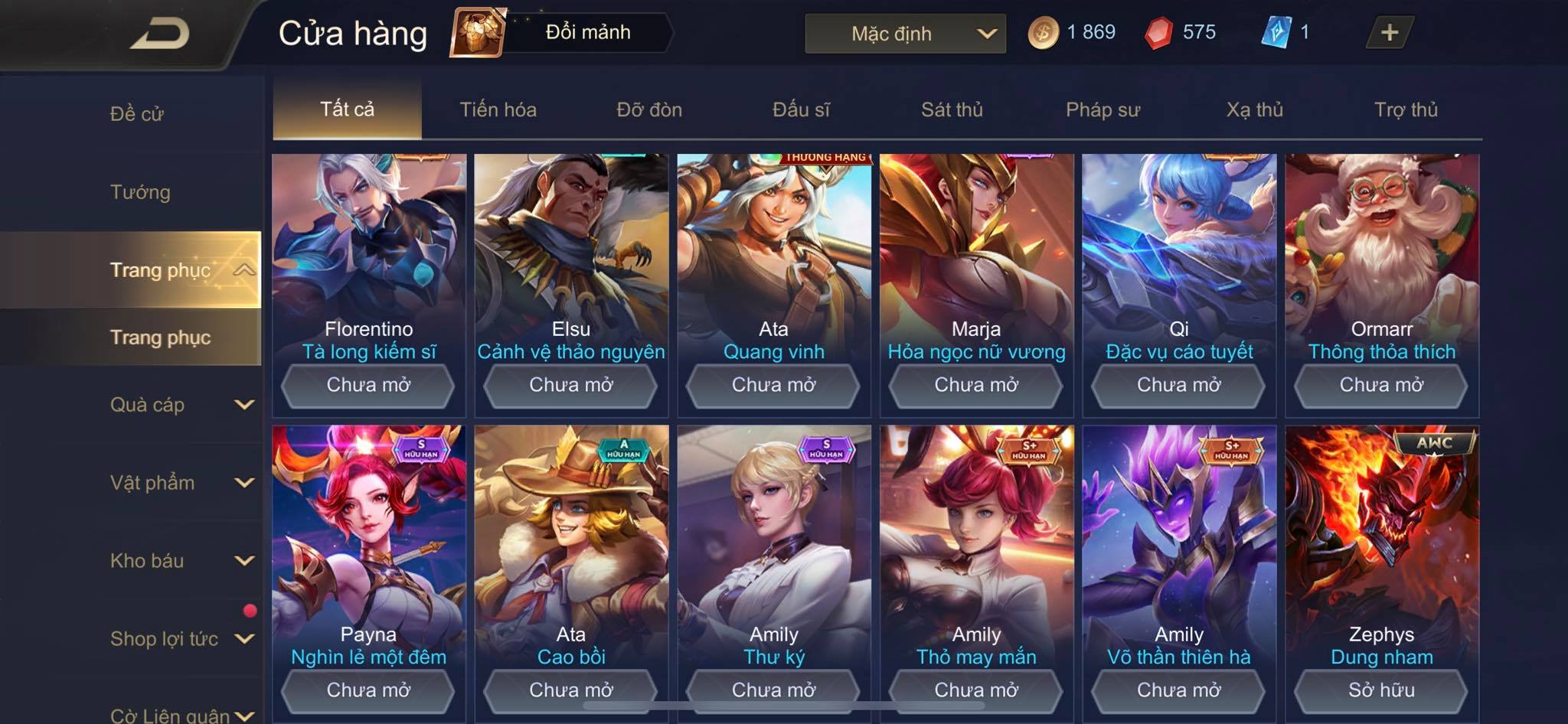Click Chưa mở under Payna skin
Viewport: 1568px width, 724px height.
pos(368,690)
